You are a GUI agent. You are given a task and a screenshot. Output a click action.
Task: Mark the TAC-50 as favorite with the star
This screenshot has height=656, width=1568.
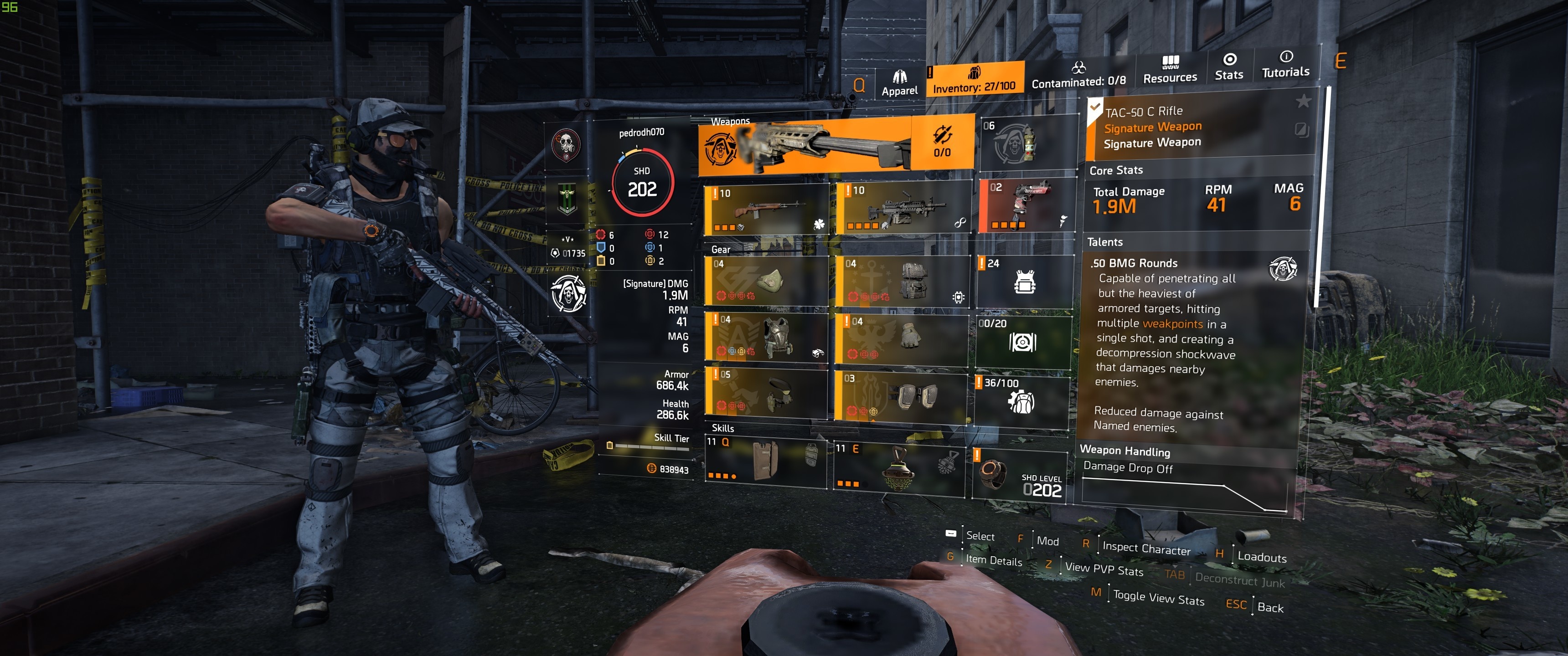pos(1303,100)
